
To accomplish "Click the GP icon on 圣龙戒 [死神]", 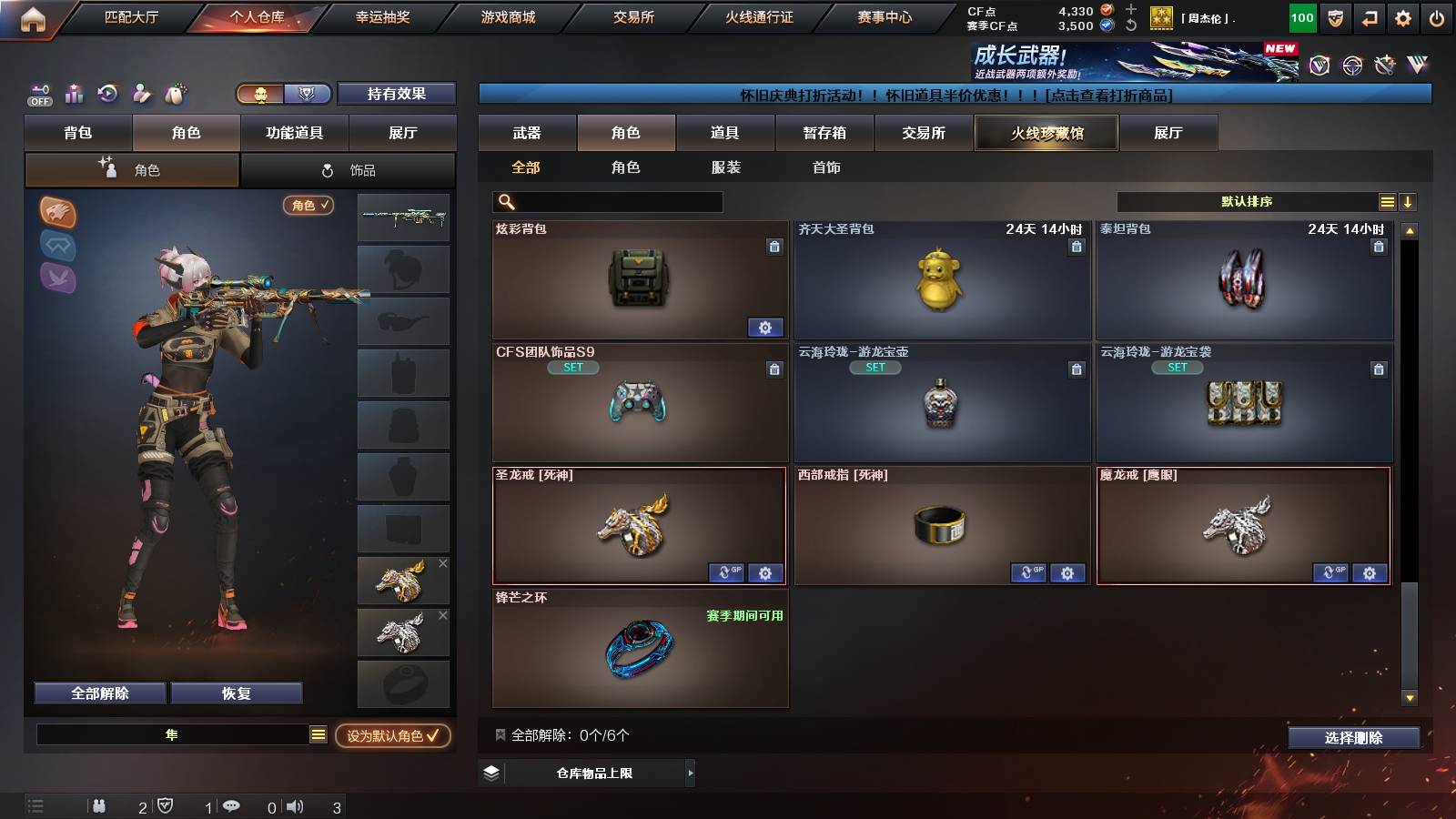I will point(726,573).
